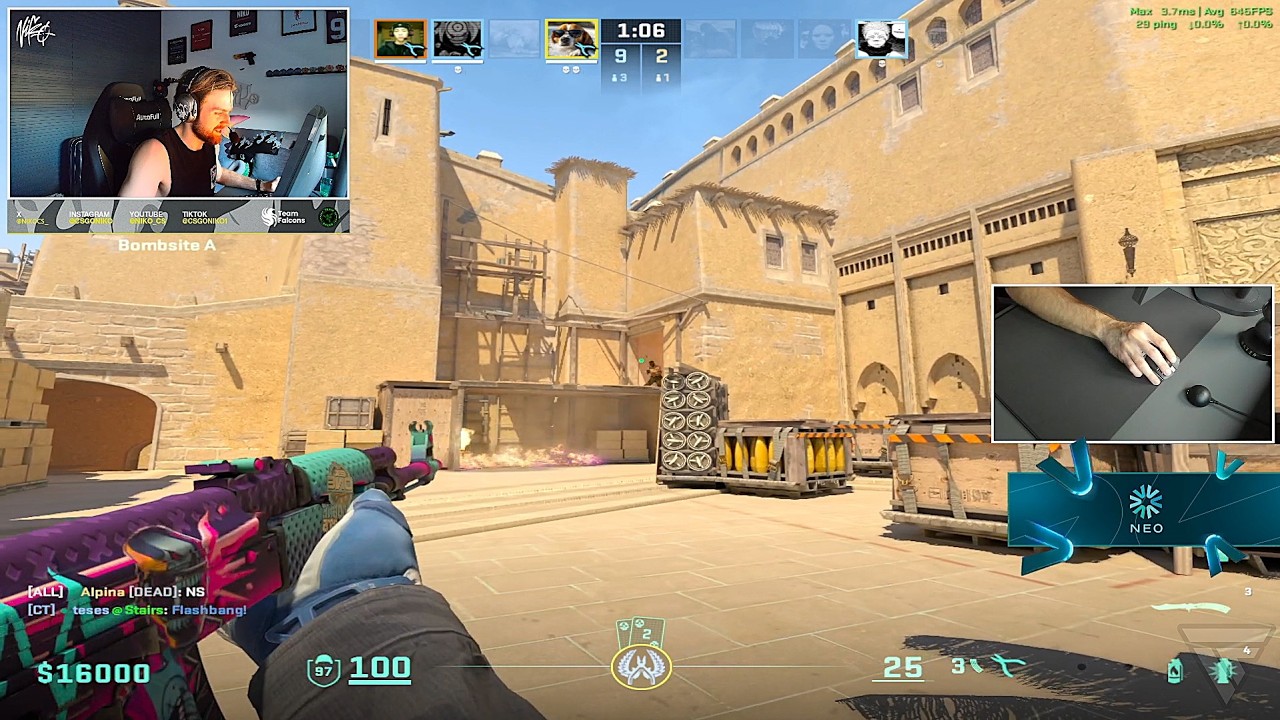Open the NEO sponsor banner
Screen dimensions: 1280x720
coord(1144,511)
